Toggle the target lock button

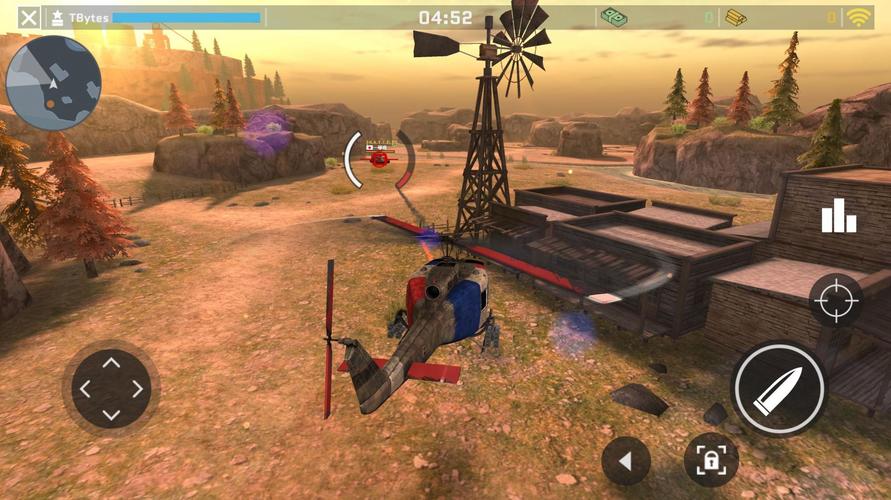click(x=711, y=460)
